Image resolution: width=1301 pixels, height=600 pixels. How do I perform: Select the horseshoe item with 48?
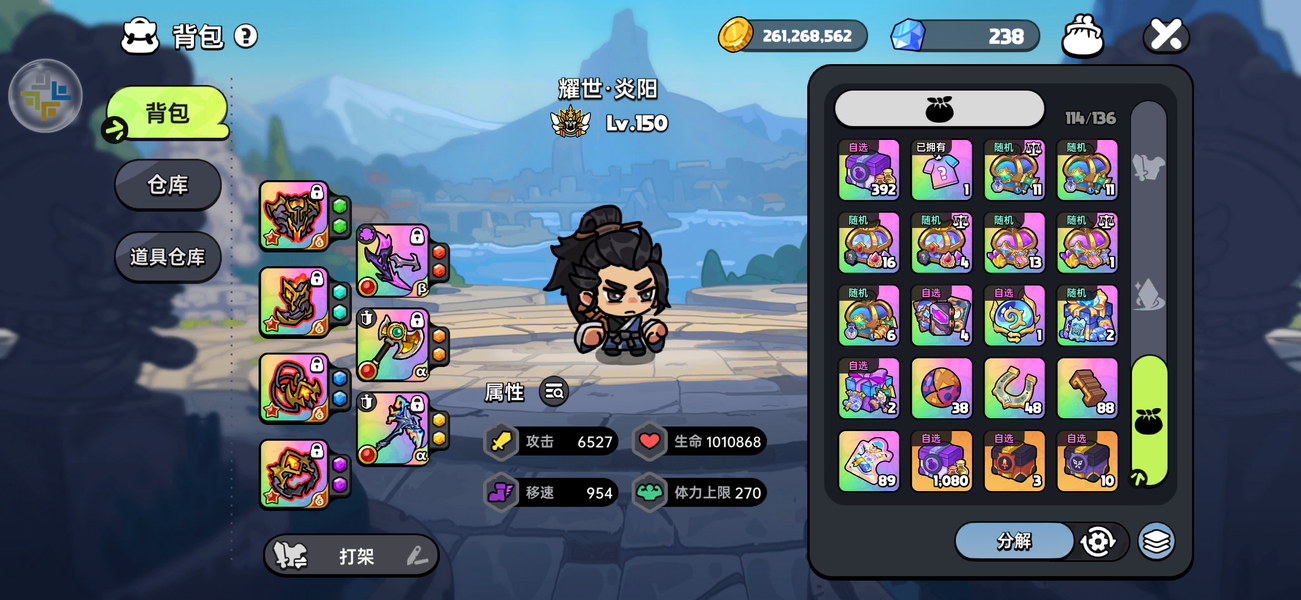point(1014,389)
